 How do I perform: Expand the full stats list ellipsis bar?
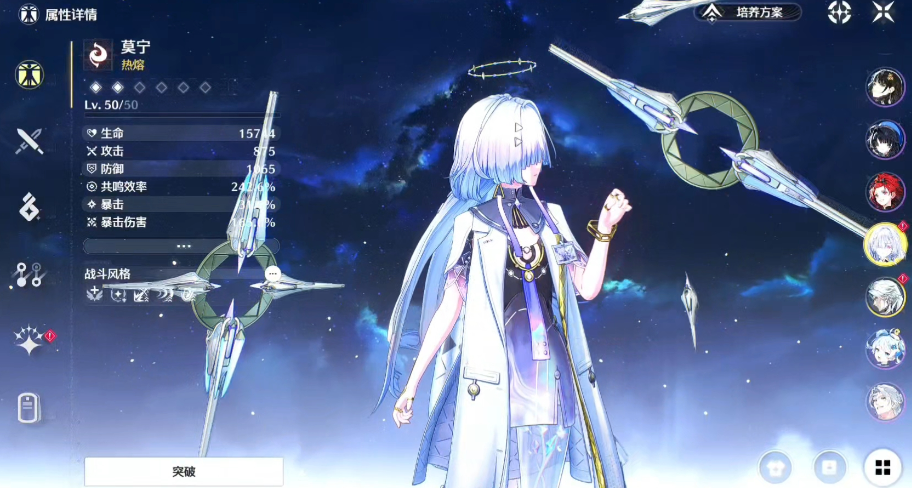tap(182, 245)
